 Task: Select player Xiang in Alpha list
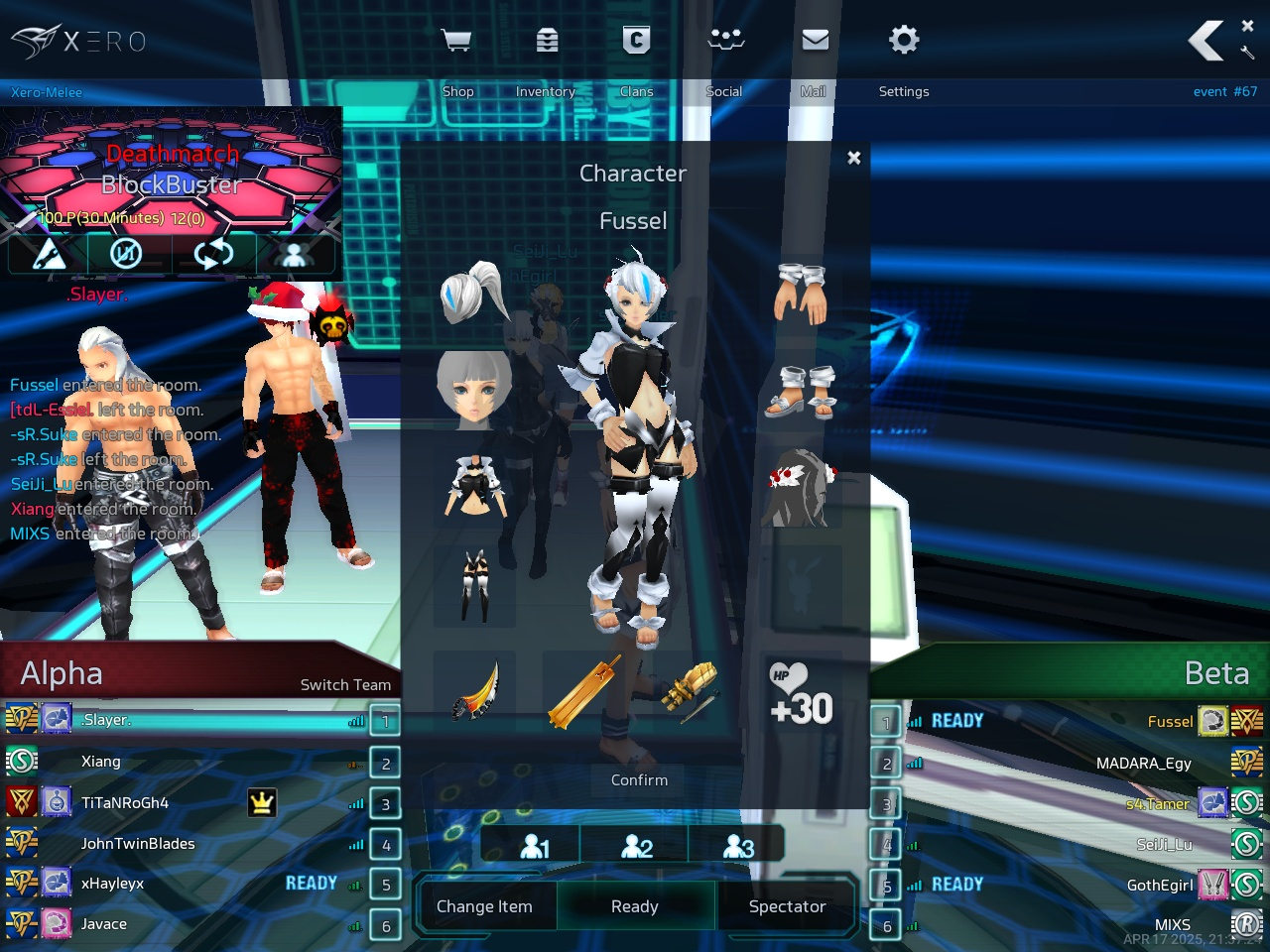[101, 762]
